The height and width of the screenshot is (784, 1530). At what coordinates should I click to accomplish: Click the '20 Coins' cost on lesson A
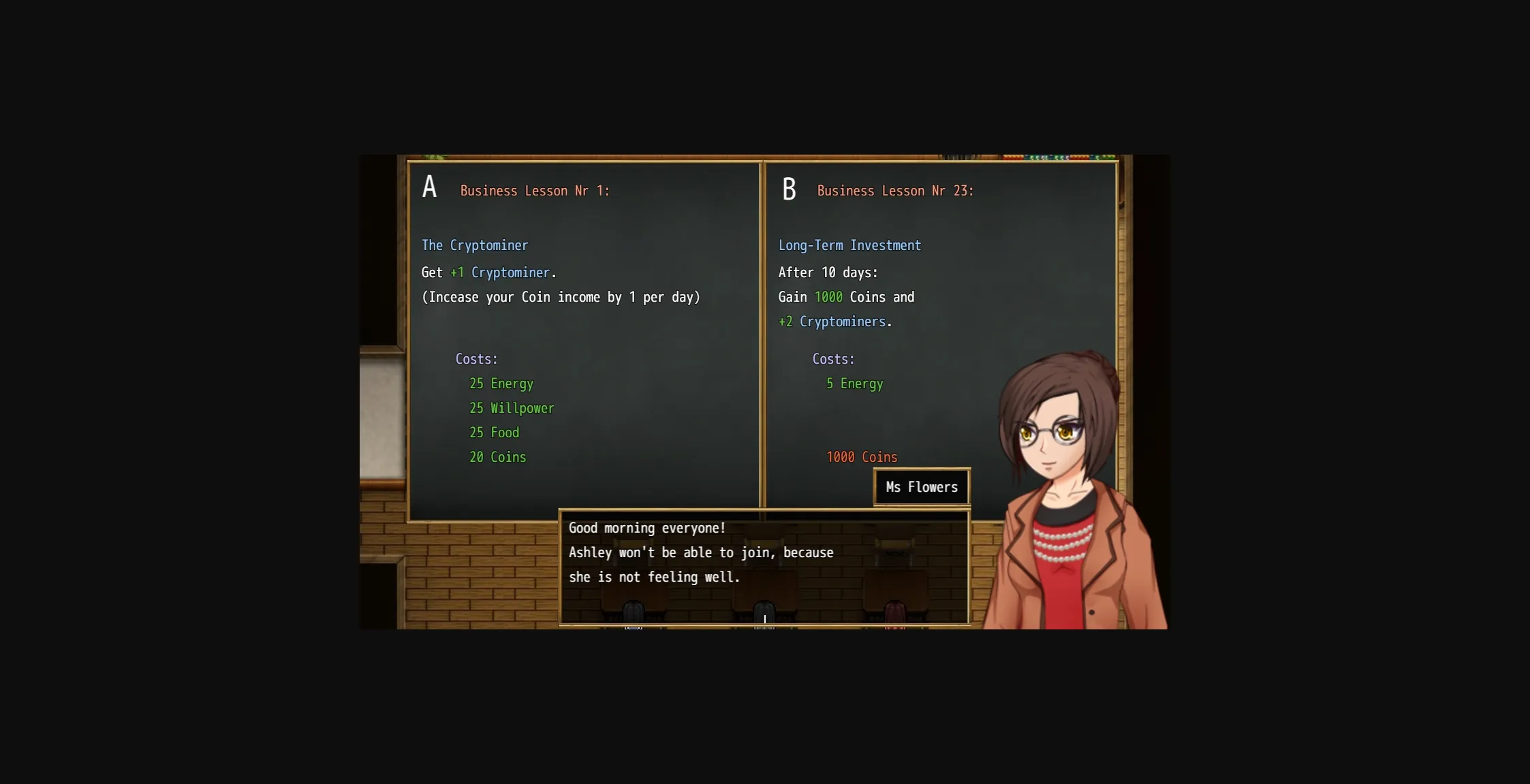click(x=497, y=456)
